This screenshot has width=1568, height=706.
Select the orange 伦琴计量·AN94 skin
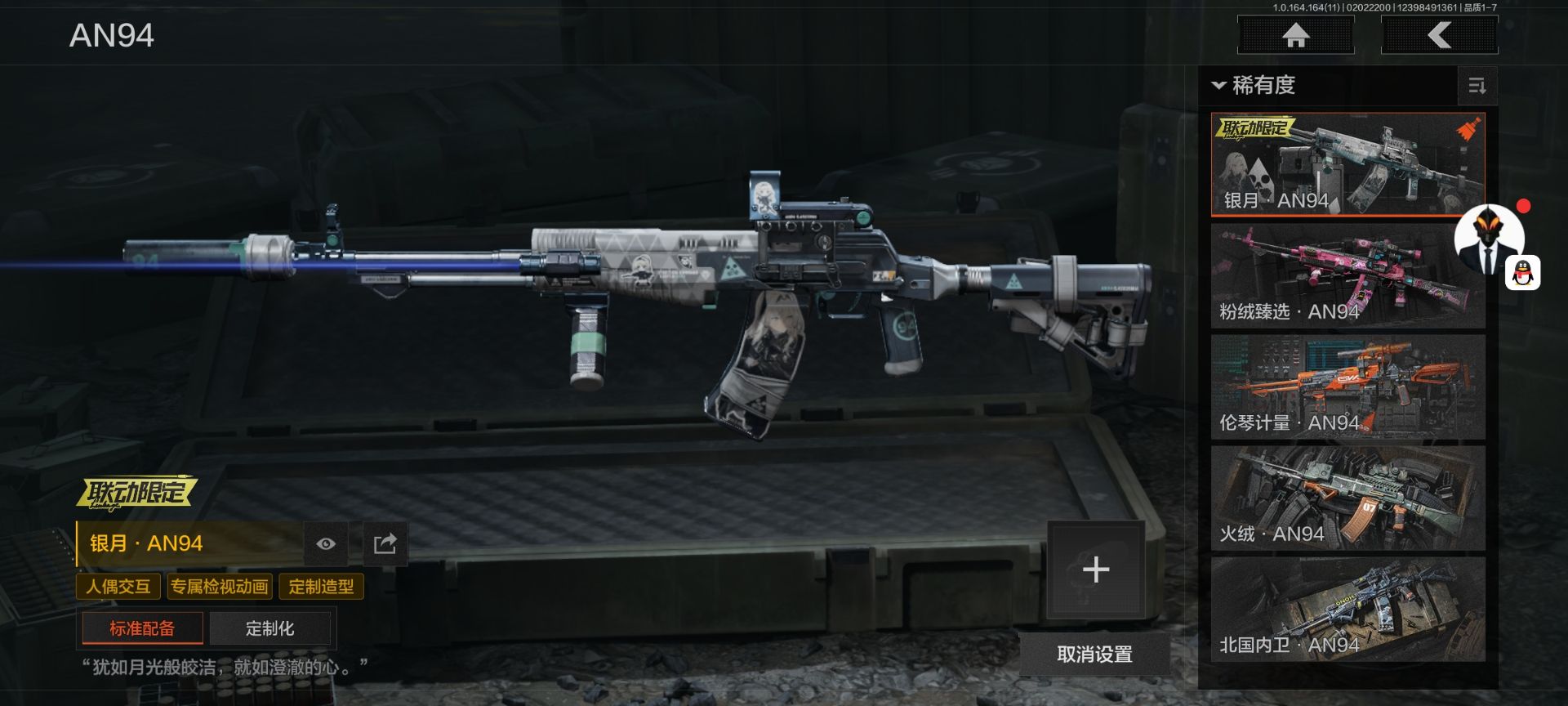point(1347,387)
